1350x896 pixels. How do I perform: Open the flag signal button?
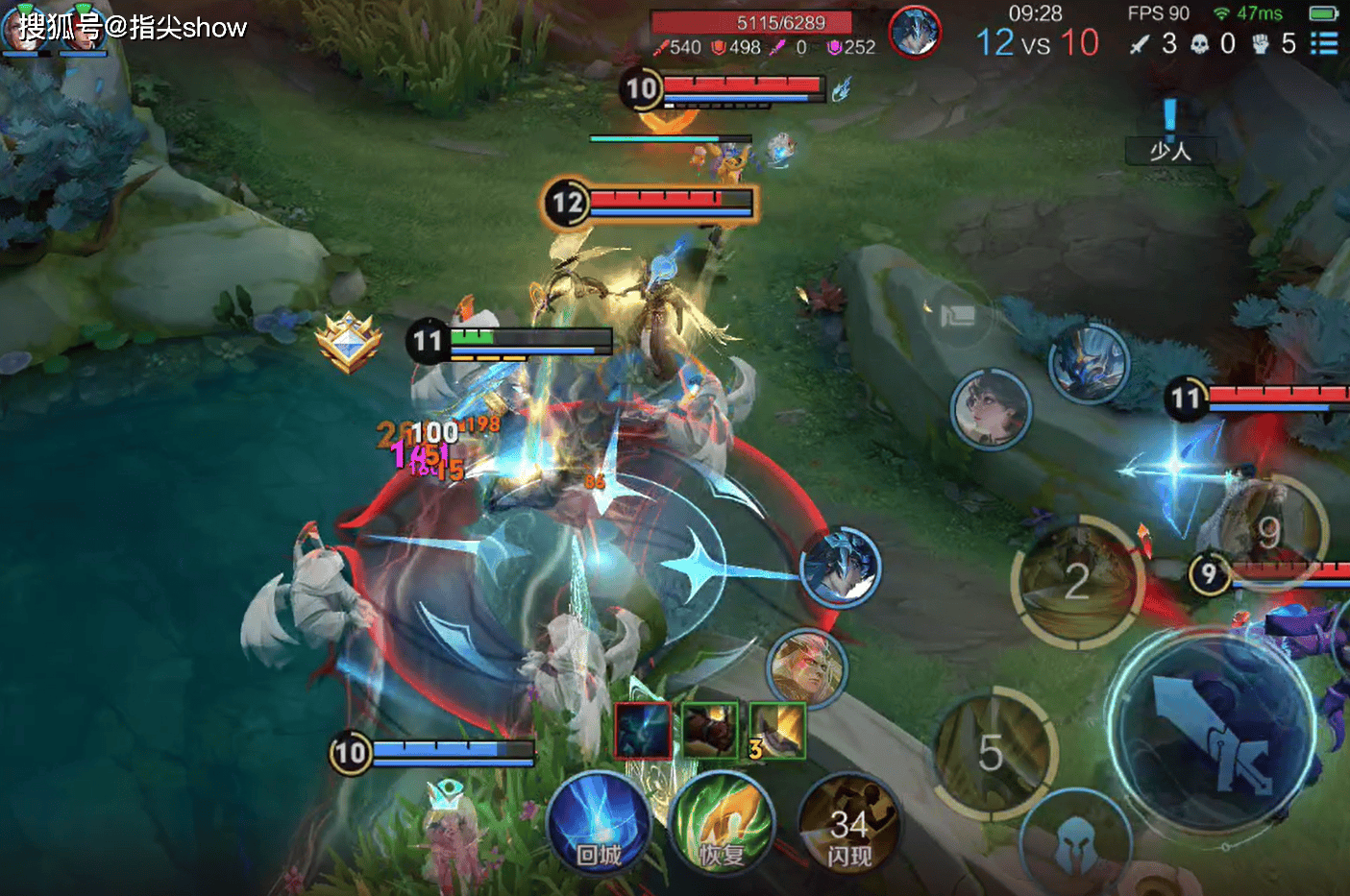[x=956, y=315]
